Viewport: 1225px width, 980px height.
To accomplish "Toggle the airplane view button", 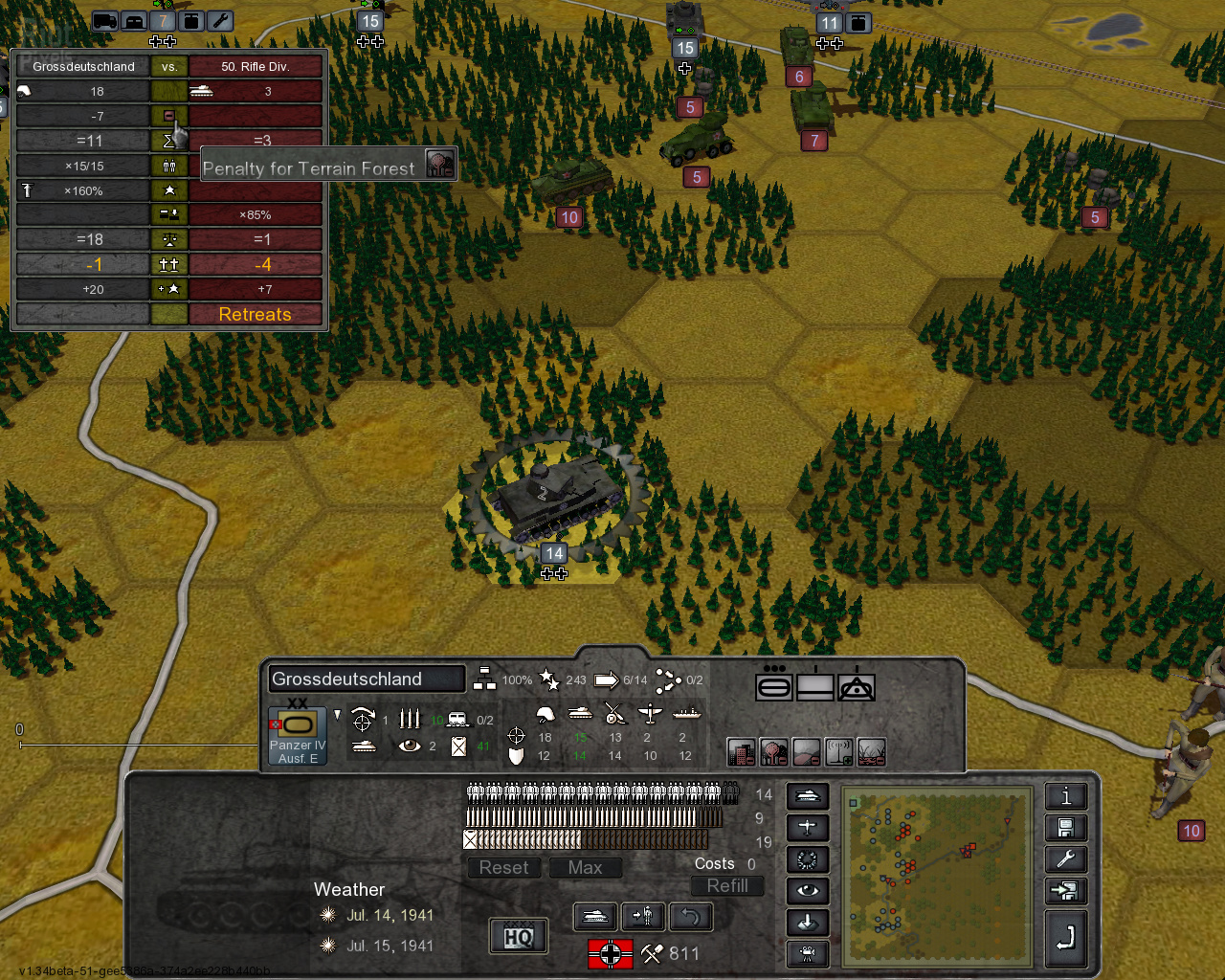I will click(x=807, y=828).
